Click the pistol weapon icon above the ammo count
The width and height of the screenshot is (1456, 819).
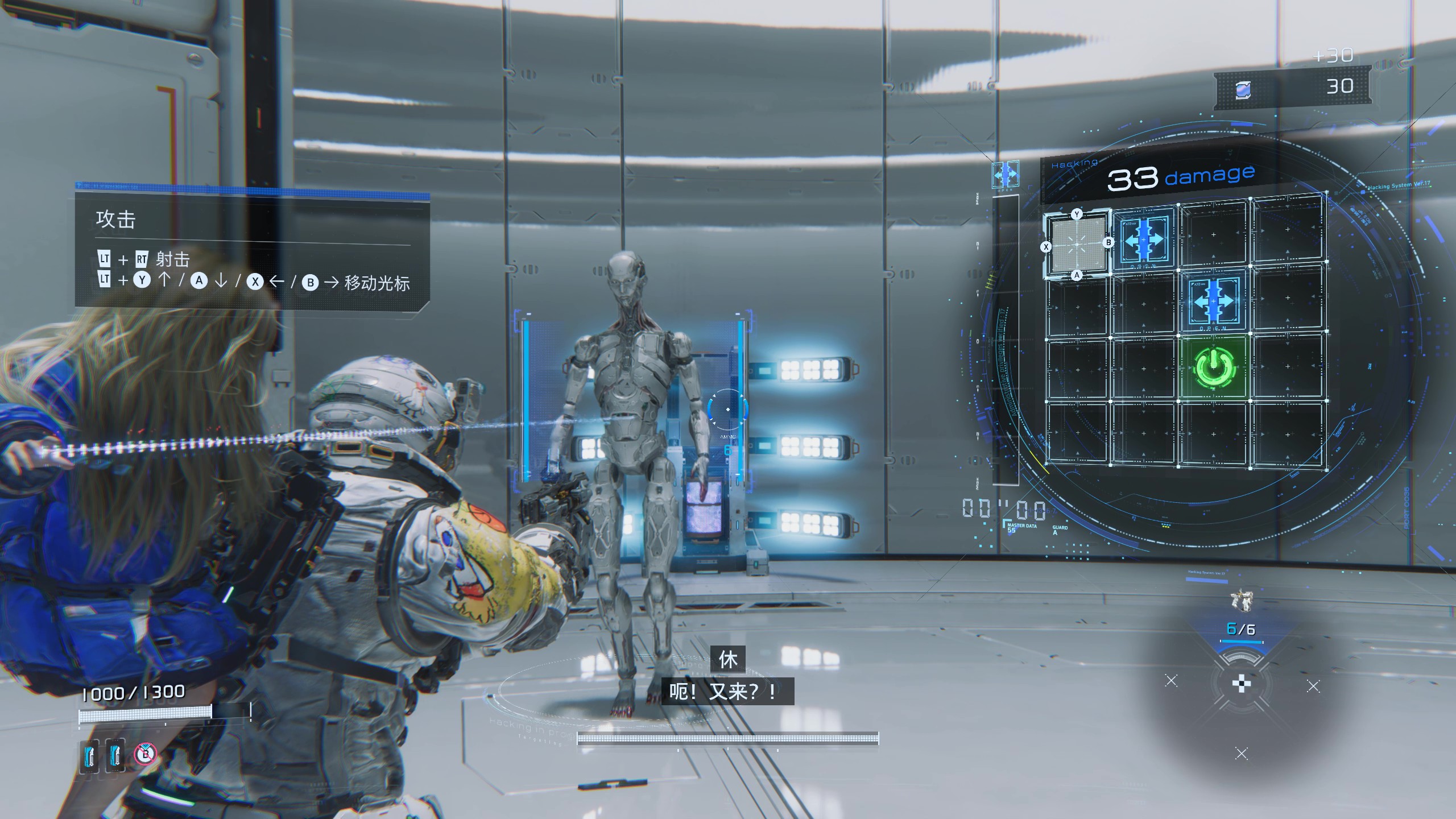point(1241,601)
